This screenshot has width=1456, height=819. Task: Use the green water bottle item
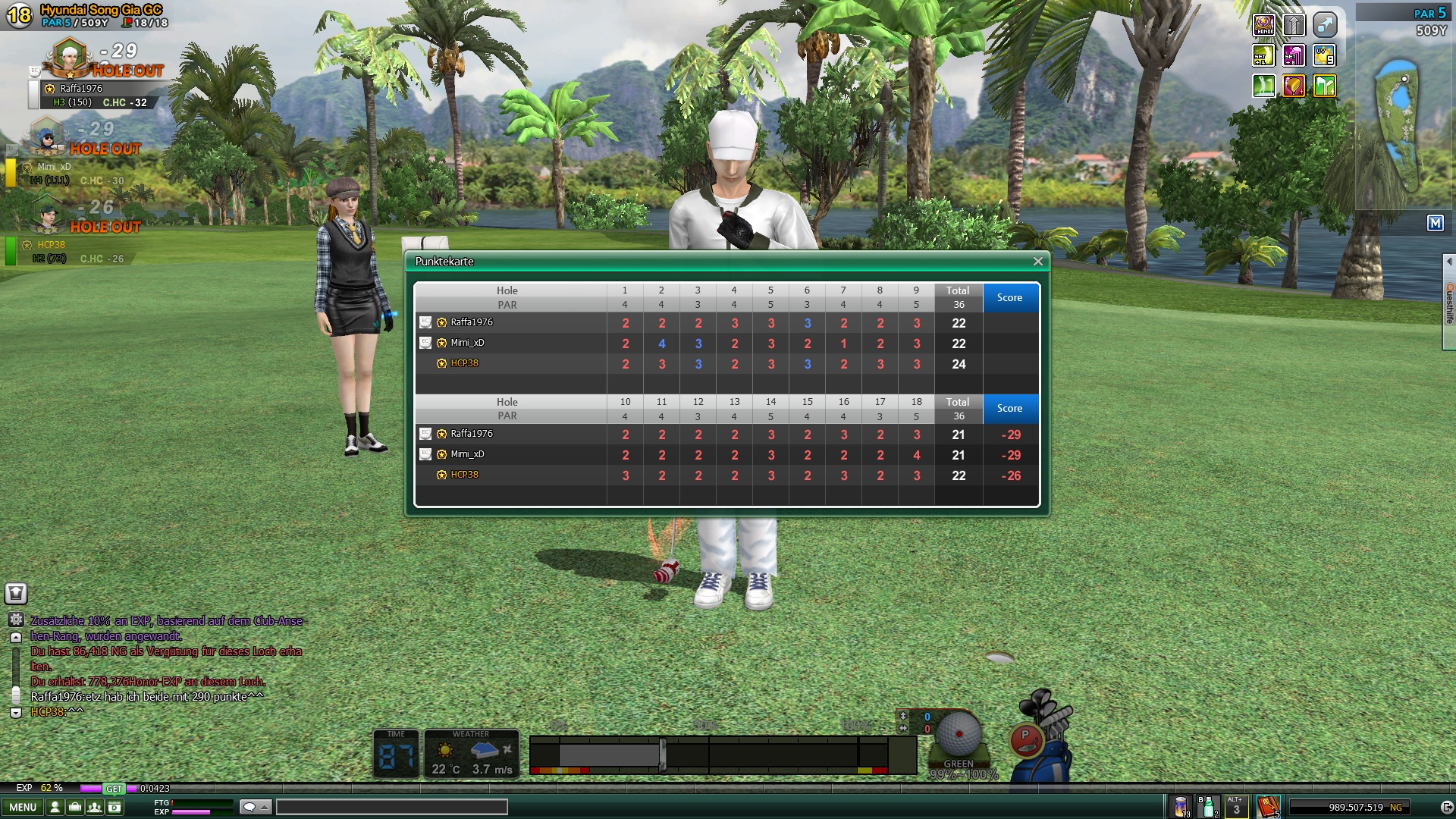pos(1208,807)
